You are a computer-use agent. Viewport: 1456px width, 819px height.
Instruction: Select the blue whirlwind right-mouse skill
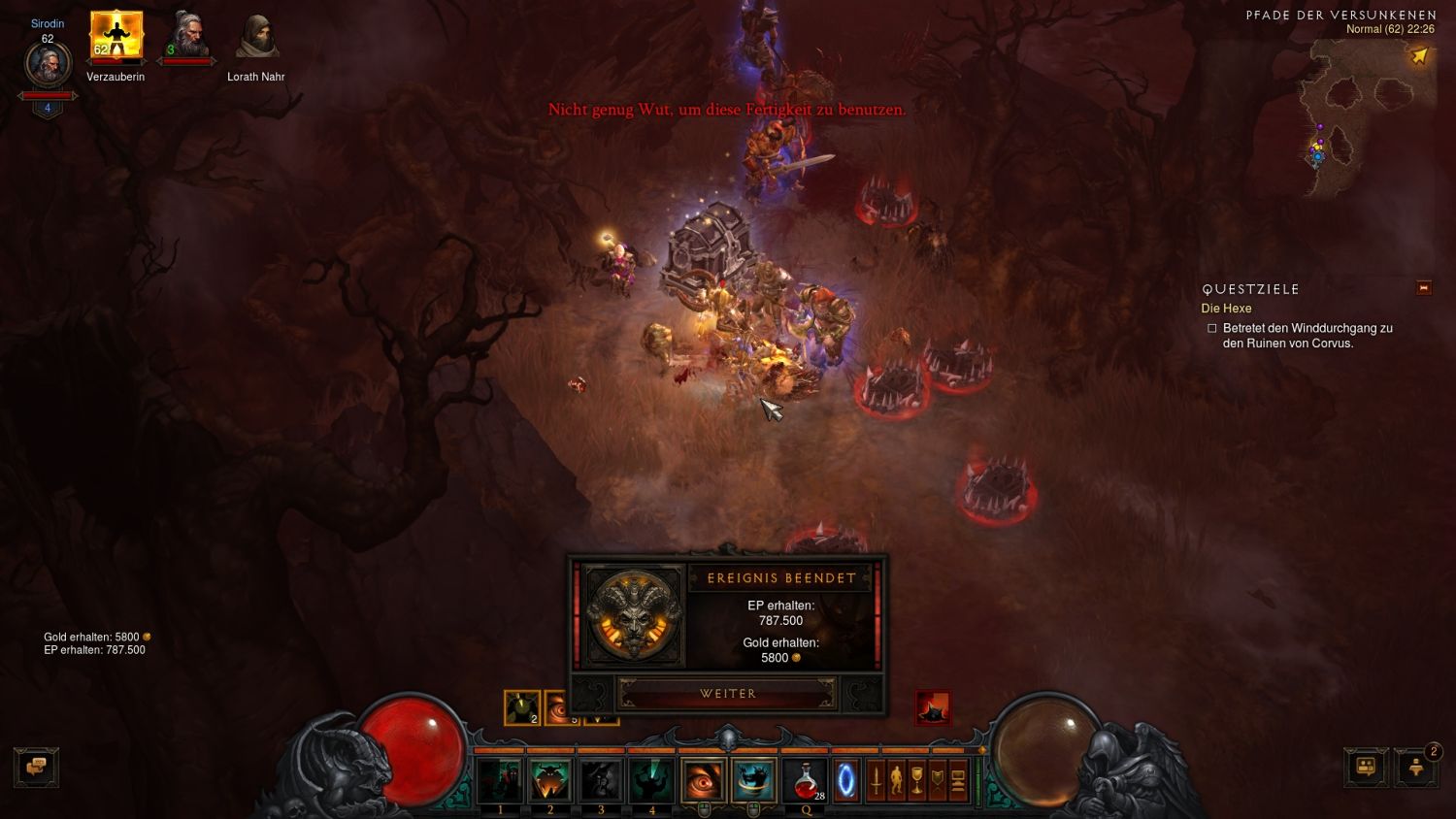click(x=753, y=780)
